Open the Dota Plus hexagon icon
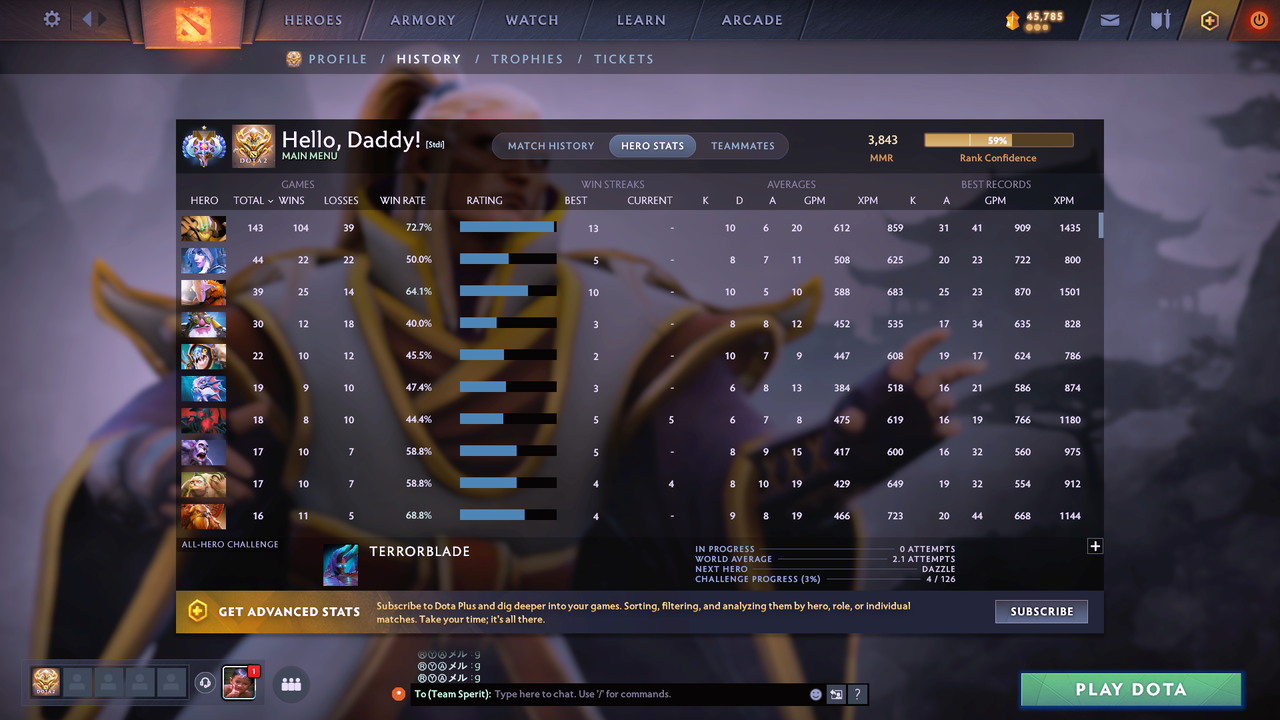Screen dimensions: 1280x720 [1209, 19]
